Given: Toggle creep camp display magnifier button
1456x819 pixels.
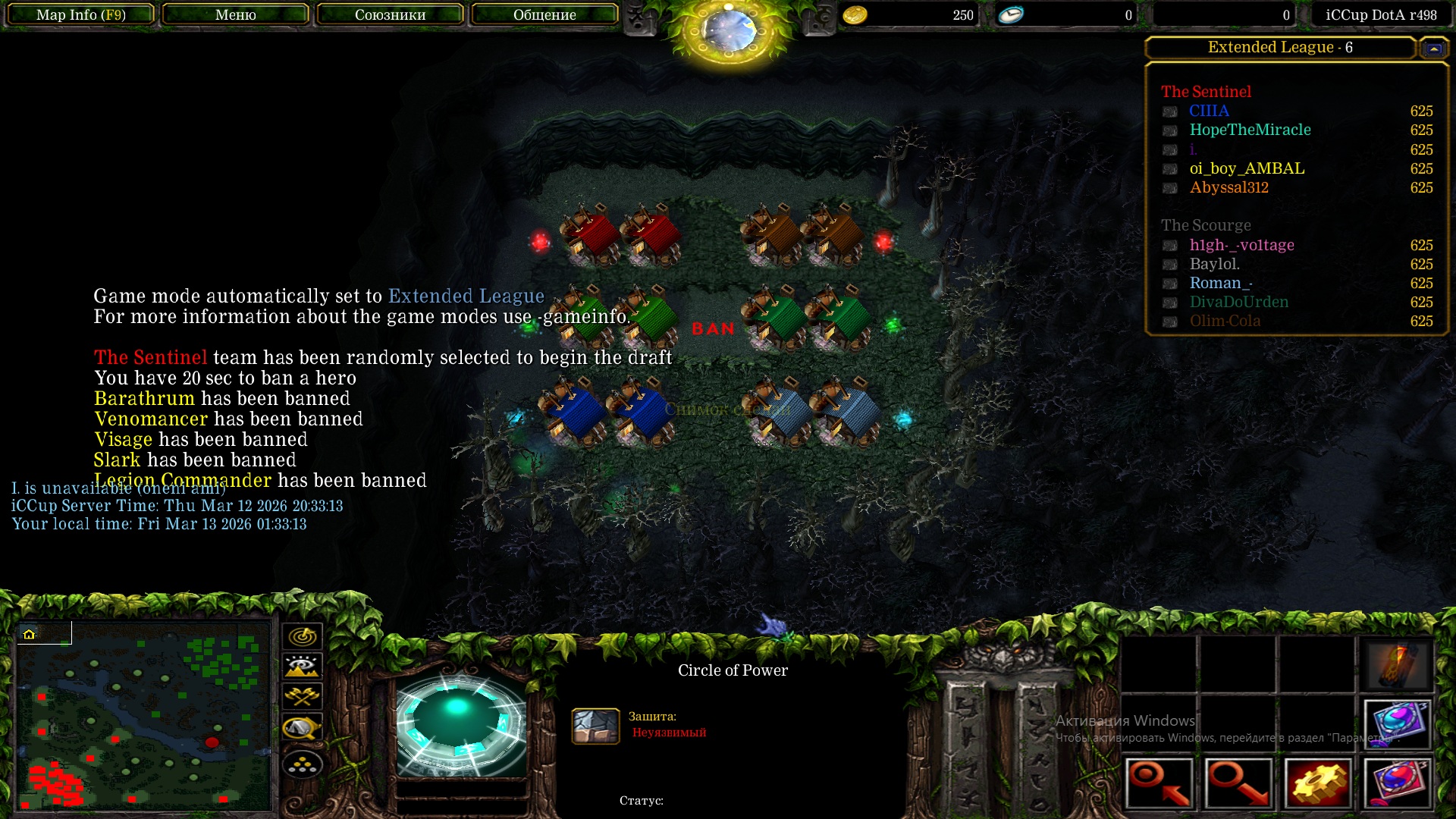Looking at the screenshot, I should coord(303,727).
